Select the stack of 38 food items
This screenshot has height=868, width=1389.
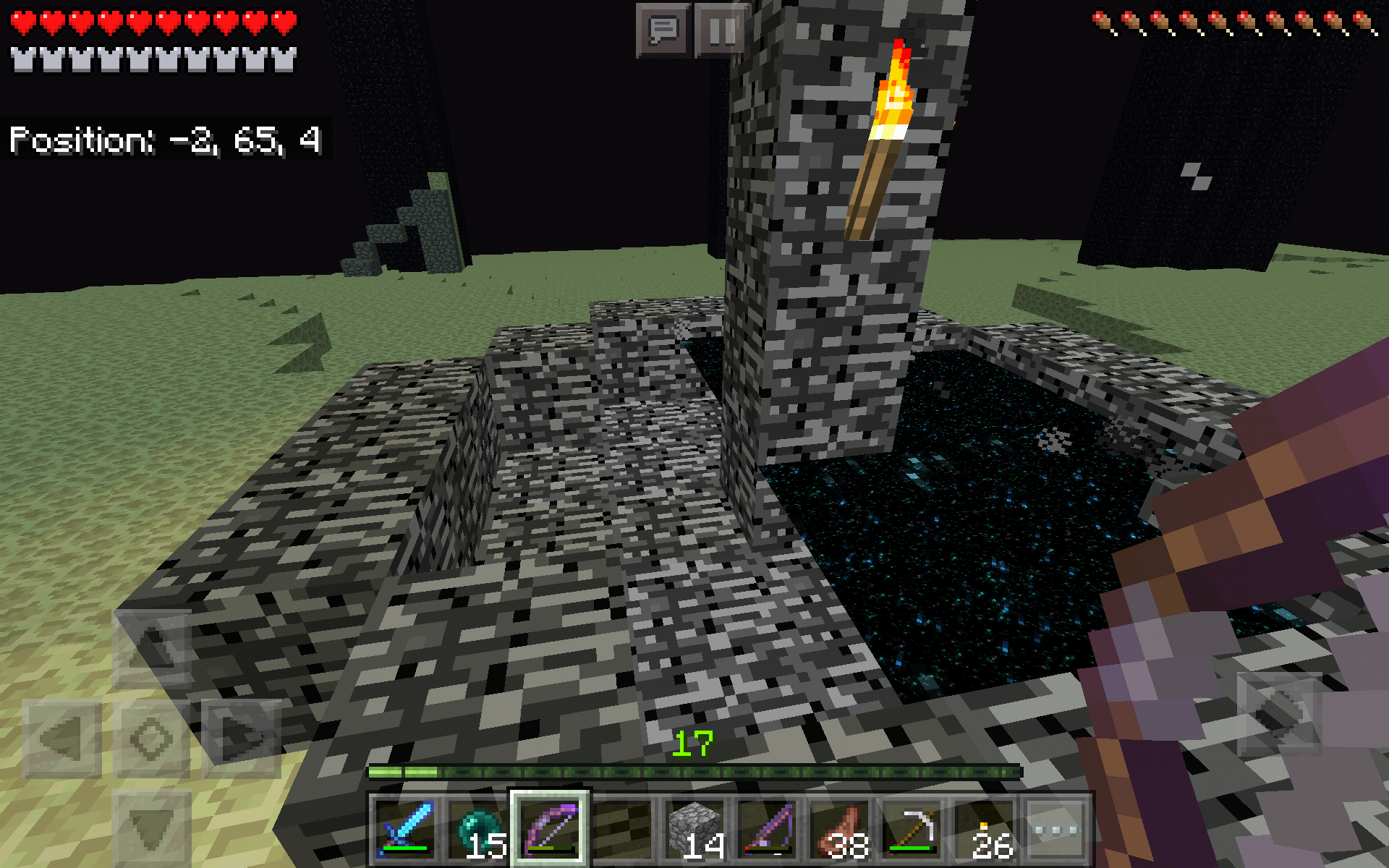[839, 829]
